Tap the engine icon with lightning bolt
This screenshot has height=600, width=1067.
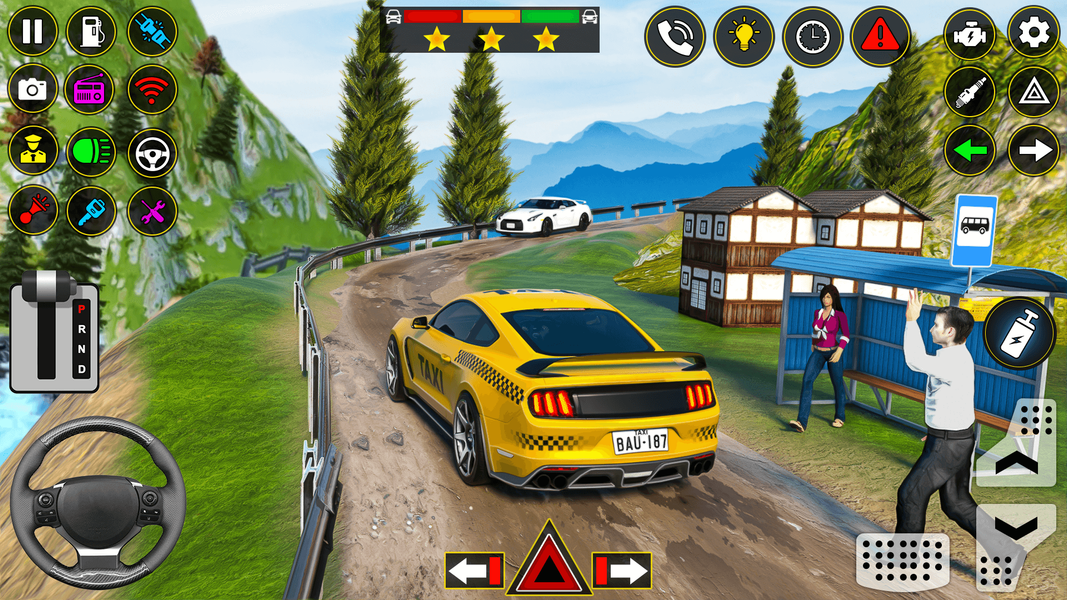pyautogui.click(x=970, y=33)
